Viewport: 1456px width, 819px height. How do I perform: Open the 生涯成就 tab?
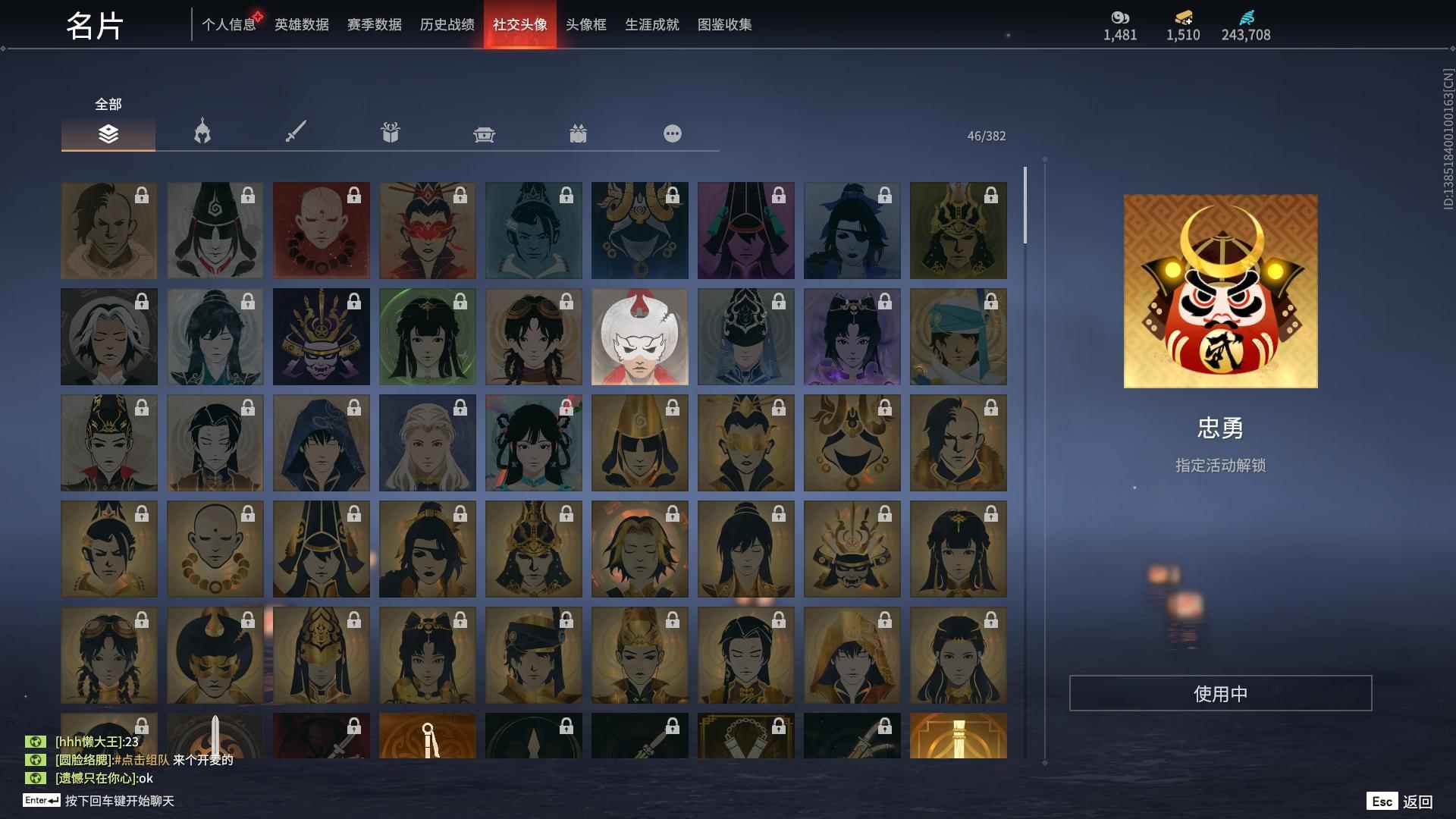651,24
